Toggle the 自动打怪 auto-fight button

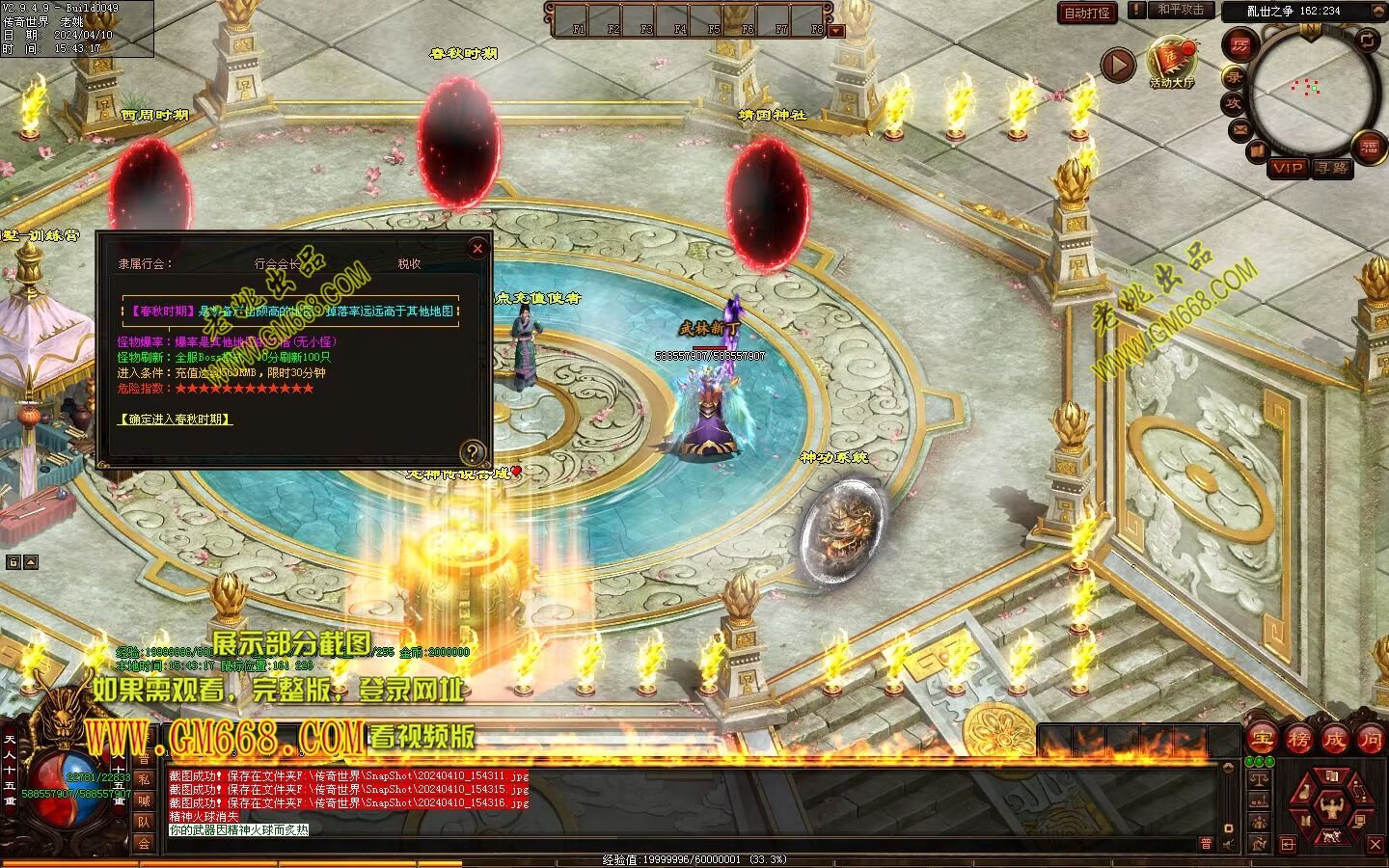click(1087, 13)
